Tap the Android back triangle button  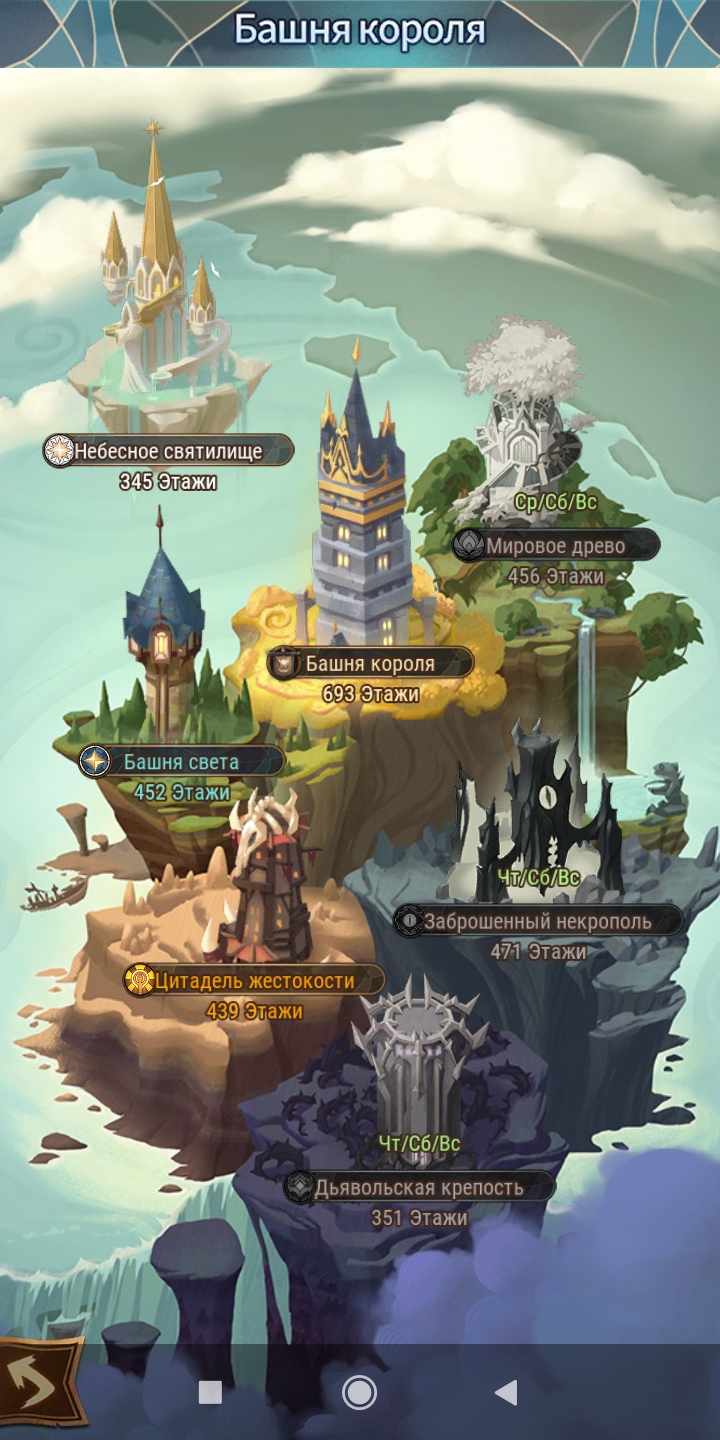(506, 1392)
